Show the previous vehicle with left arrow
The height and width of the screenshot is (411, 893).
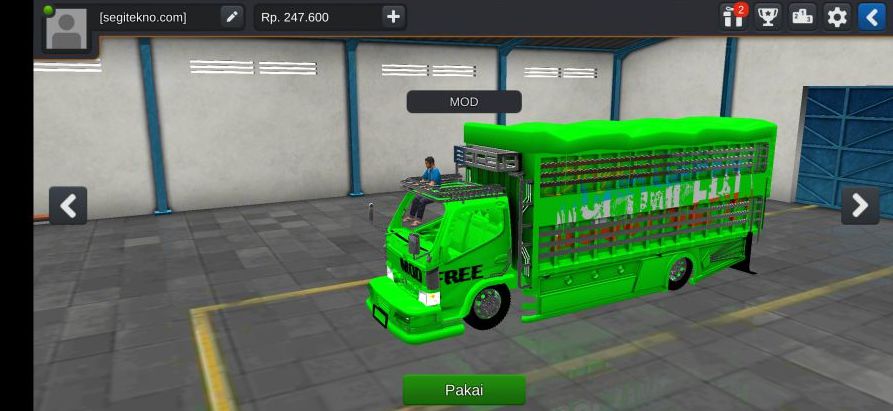coord(68,206)
